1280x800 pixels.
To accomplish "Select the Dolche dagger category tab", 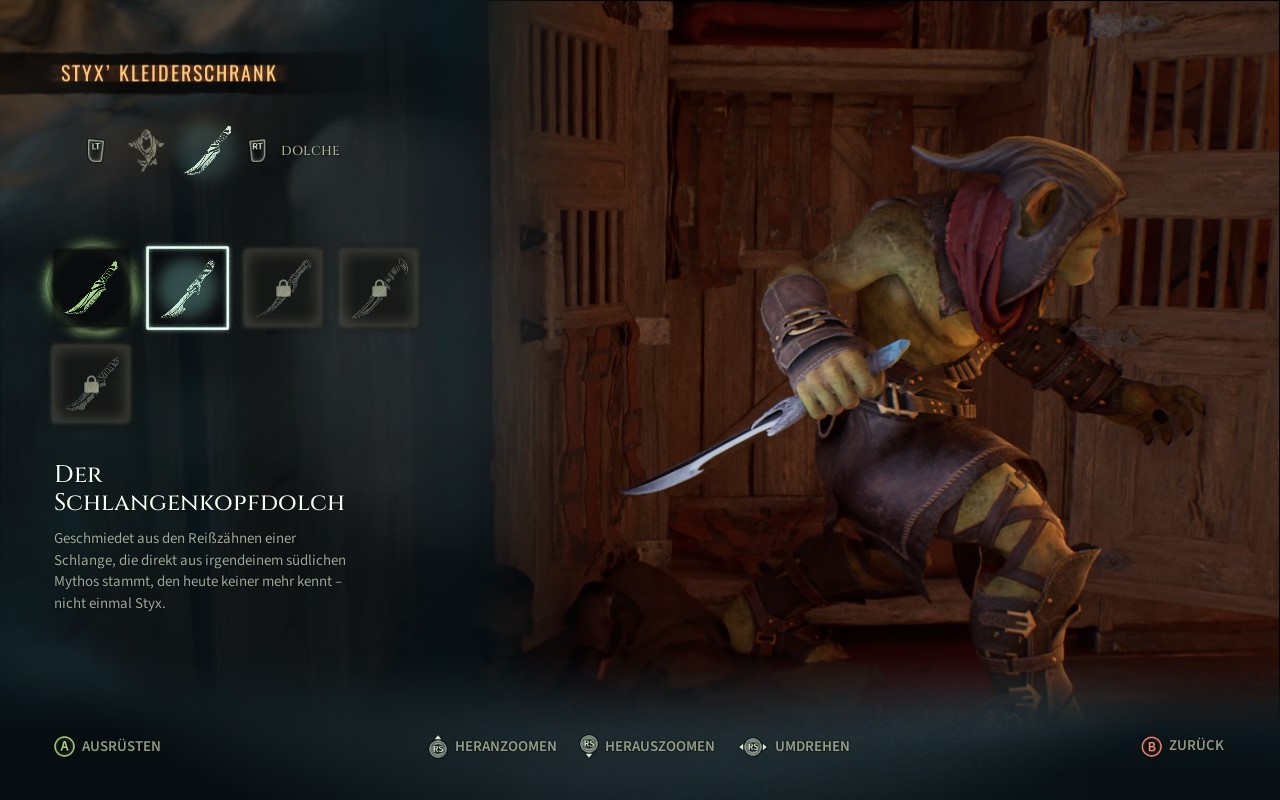I will [x=208, y=150].
